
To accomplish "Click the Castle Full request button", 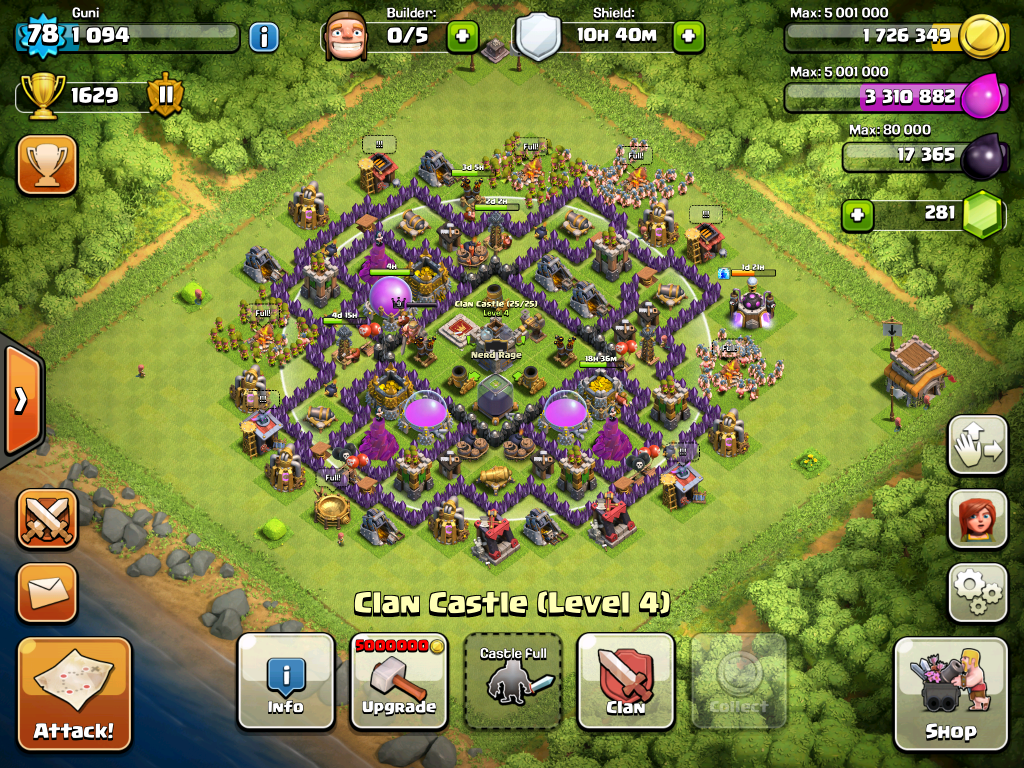I will [x=513, y=681].
